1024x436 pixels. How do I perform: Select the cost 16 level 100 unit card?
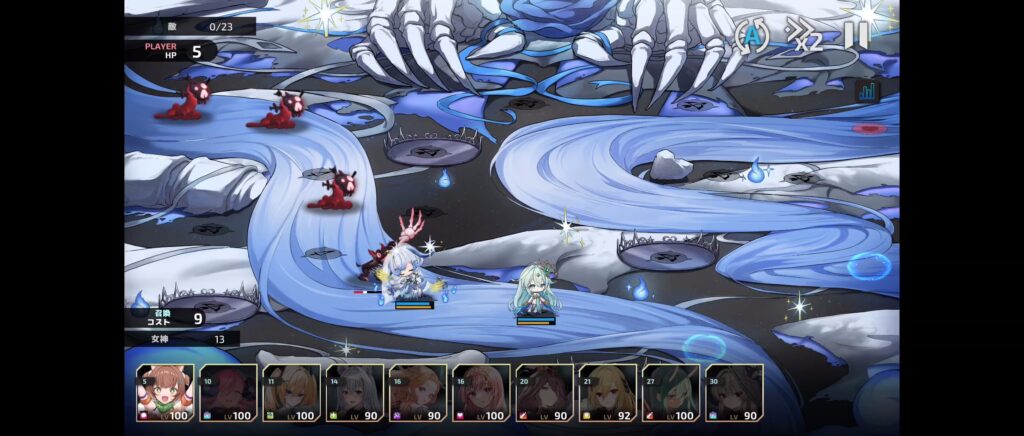point(481,393)
